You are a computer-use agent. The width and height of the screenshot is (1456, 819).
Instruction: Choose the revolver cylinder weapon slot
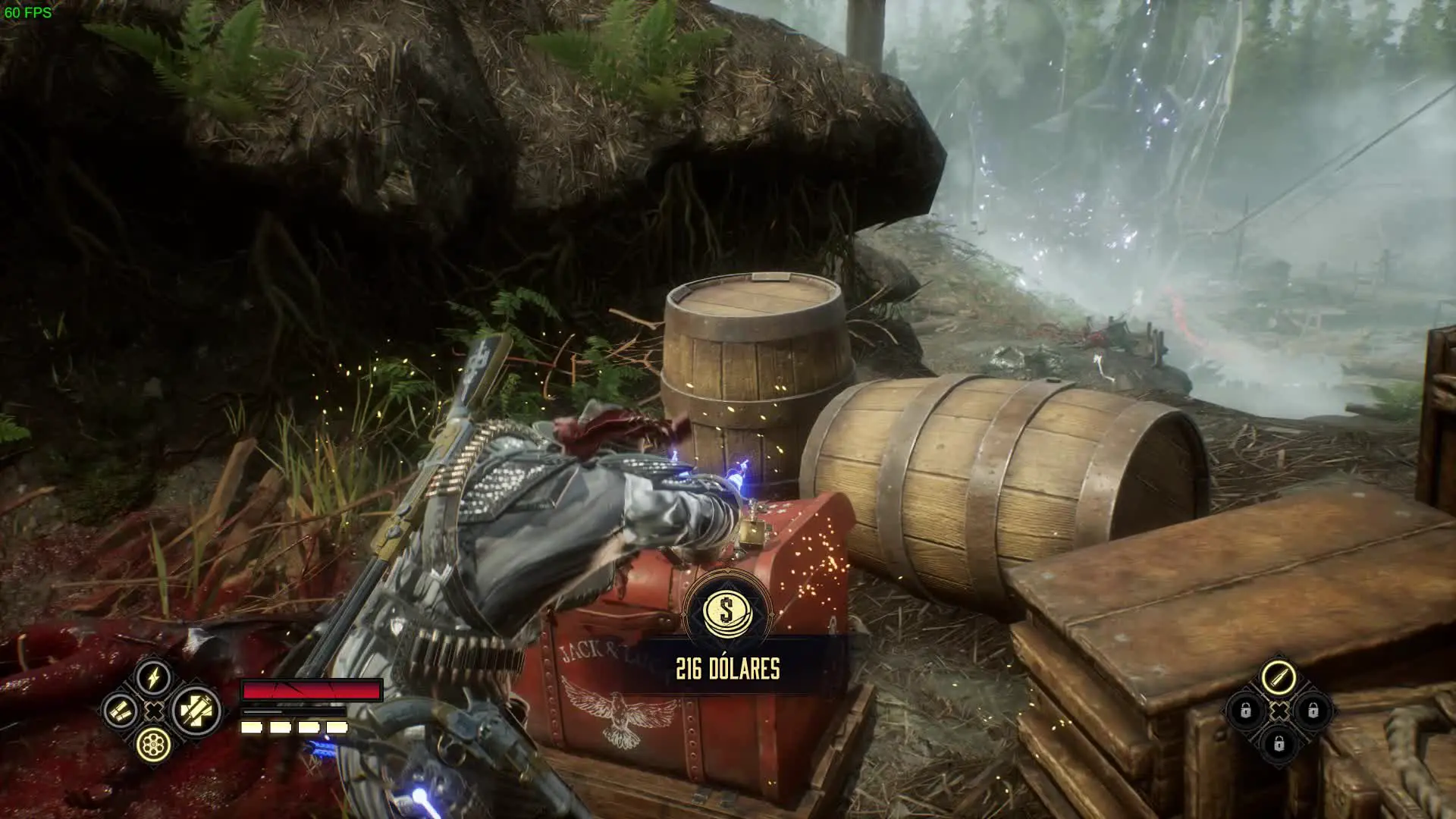coord(154,745)
